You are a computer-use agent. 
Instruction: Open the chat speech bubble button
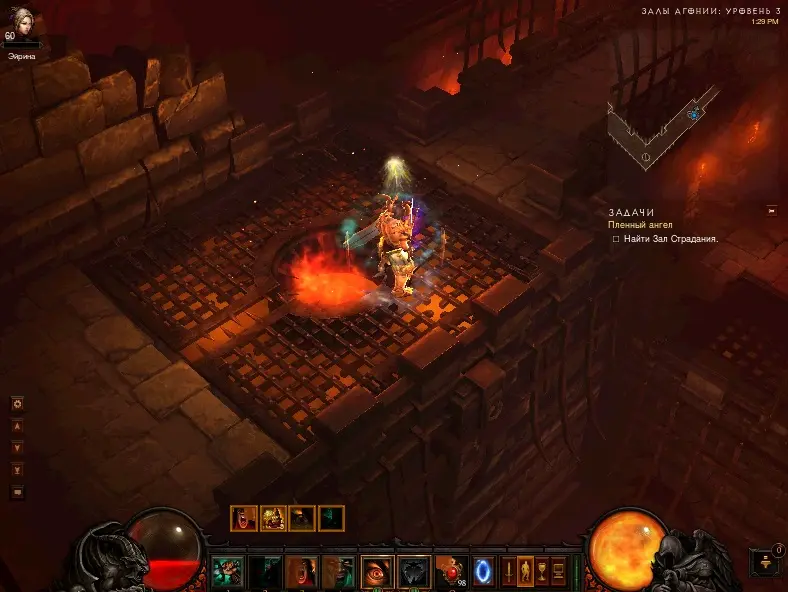17,492
